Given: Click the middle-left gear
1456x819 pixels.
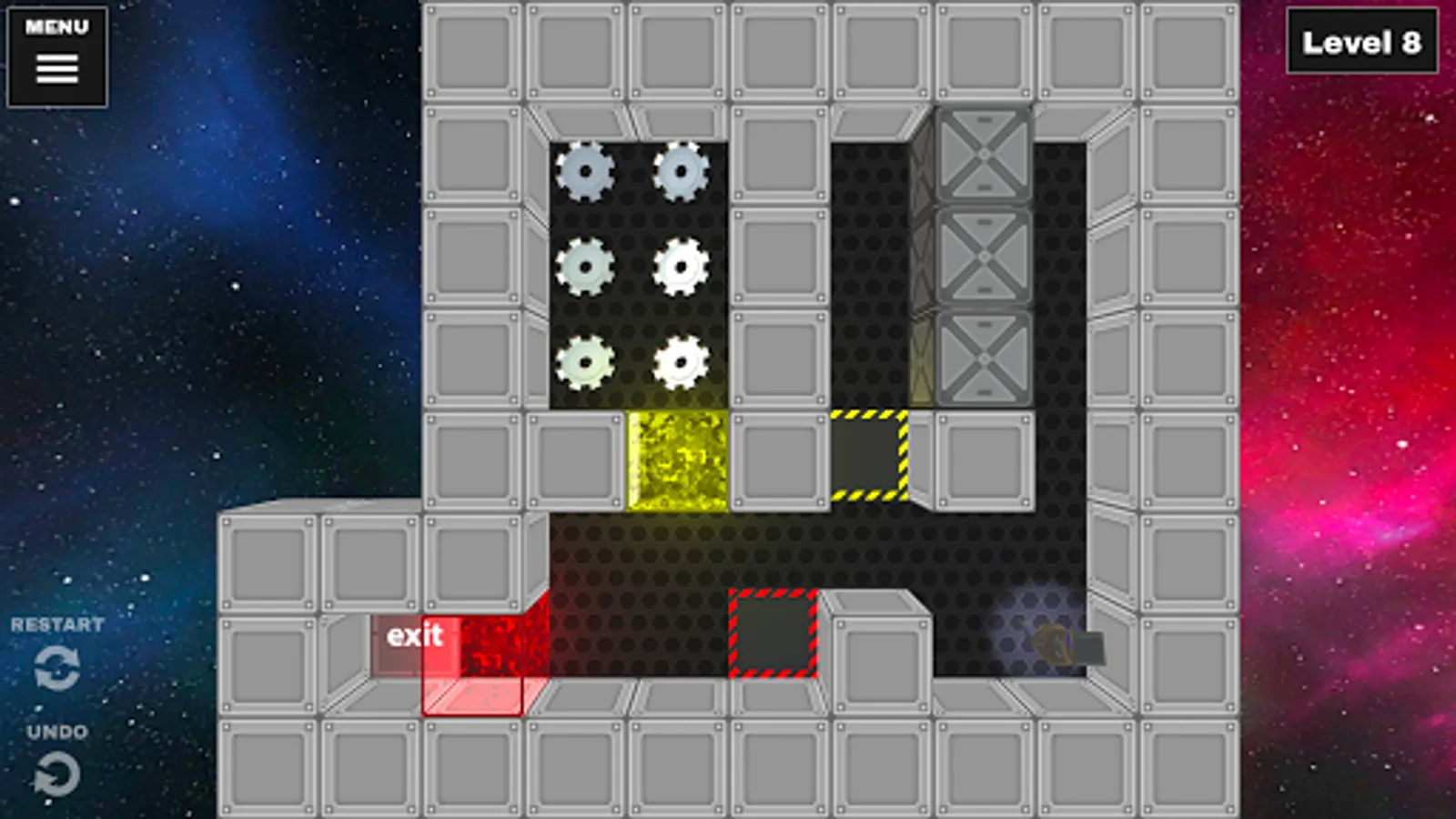Looking at the screenshot, I should tap(587, 268).
